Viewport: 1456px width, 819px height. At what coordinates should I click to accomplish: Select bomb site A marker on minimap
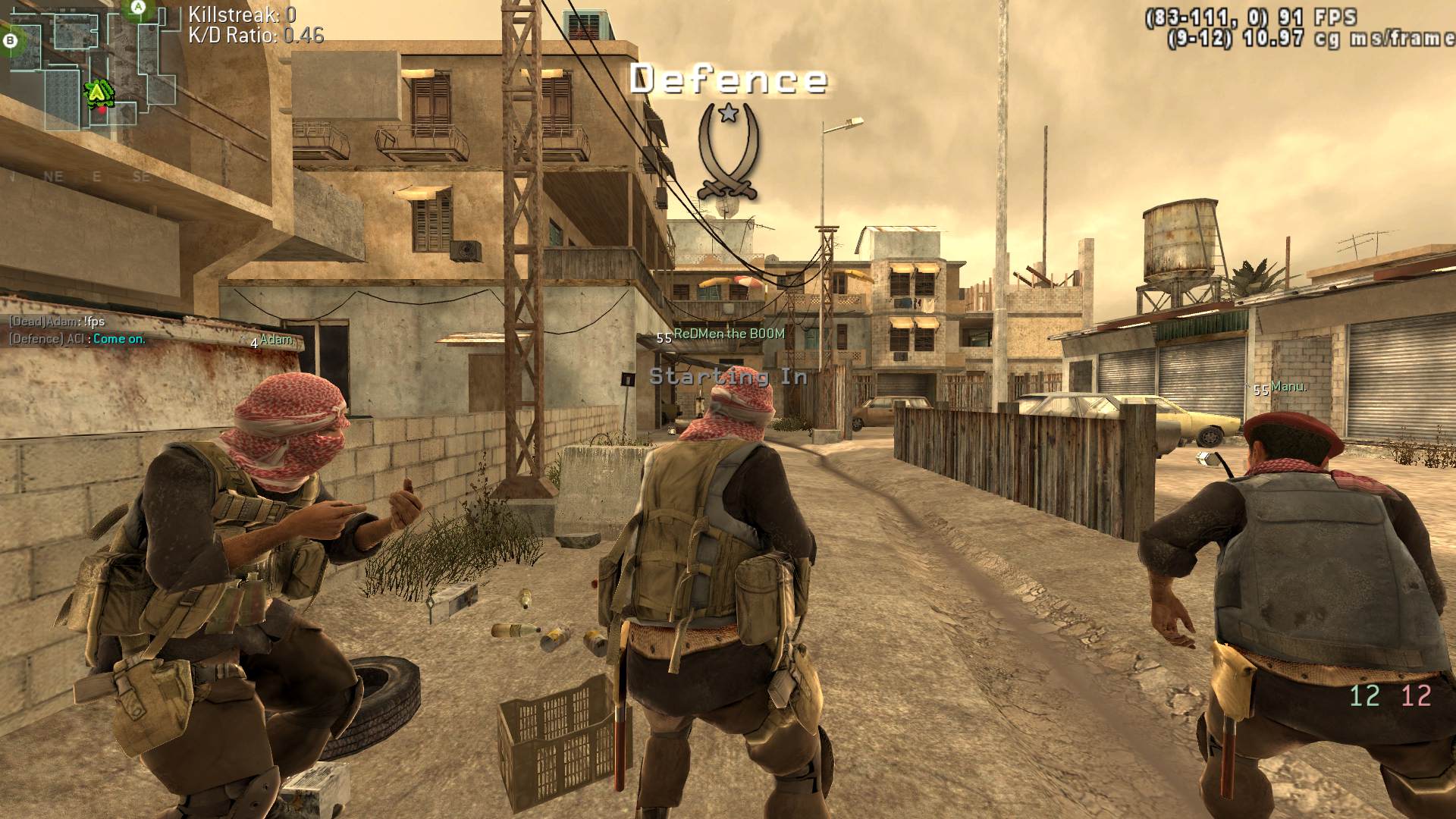coord(137,8)
